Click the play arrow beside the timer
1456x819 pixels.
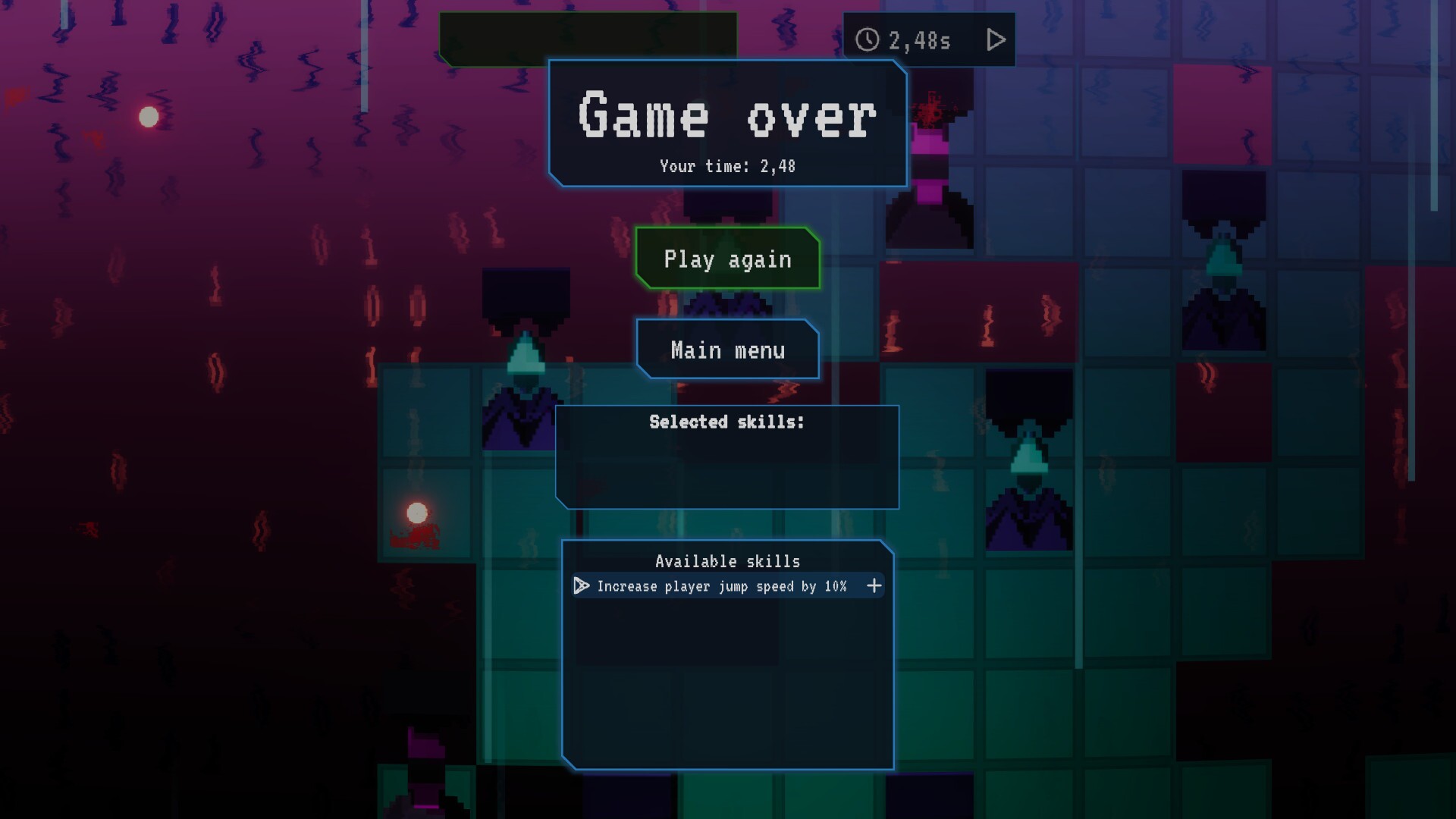[x=995, y=39]
